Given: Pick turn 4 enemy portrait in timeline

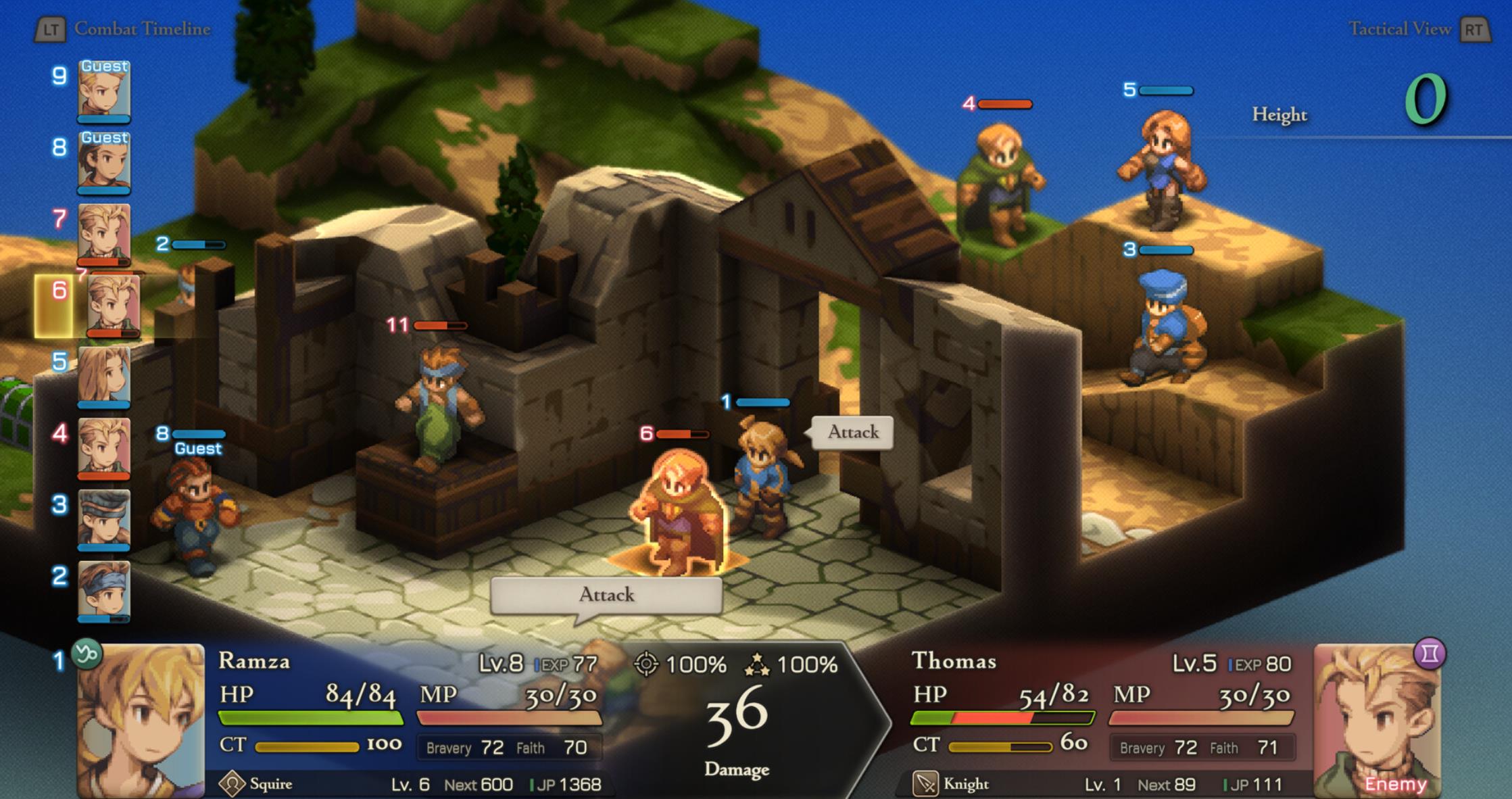Looking at the screenshot, I should pyautogui.click(x=104, y=447).
